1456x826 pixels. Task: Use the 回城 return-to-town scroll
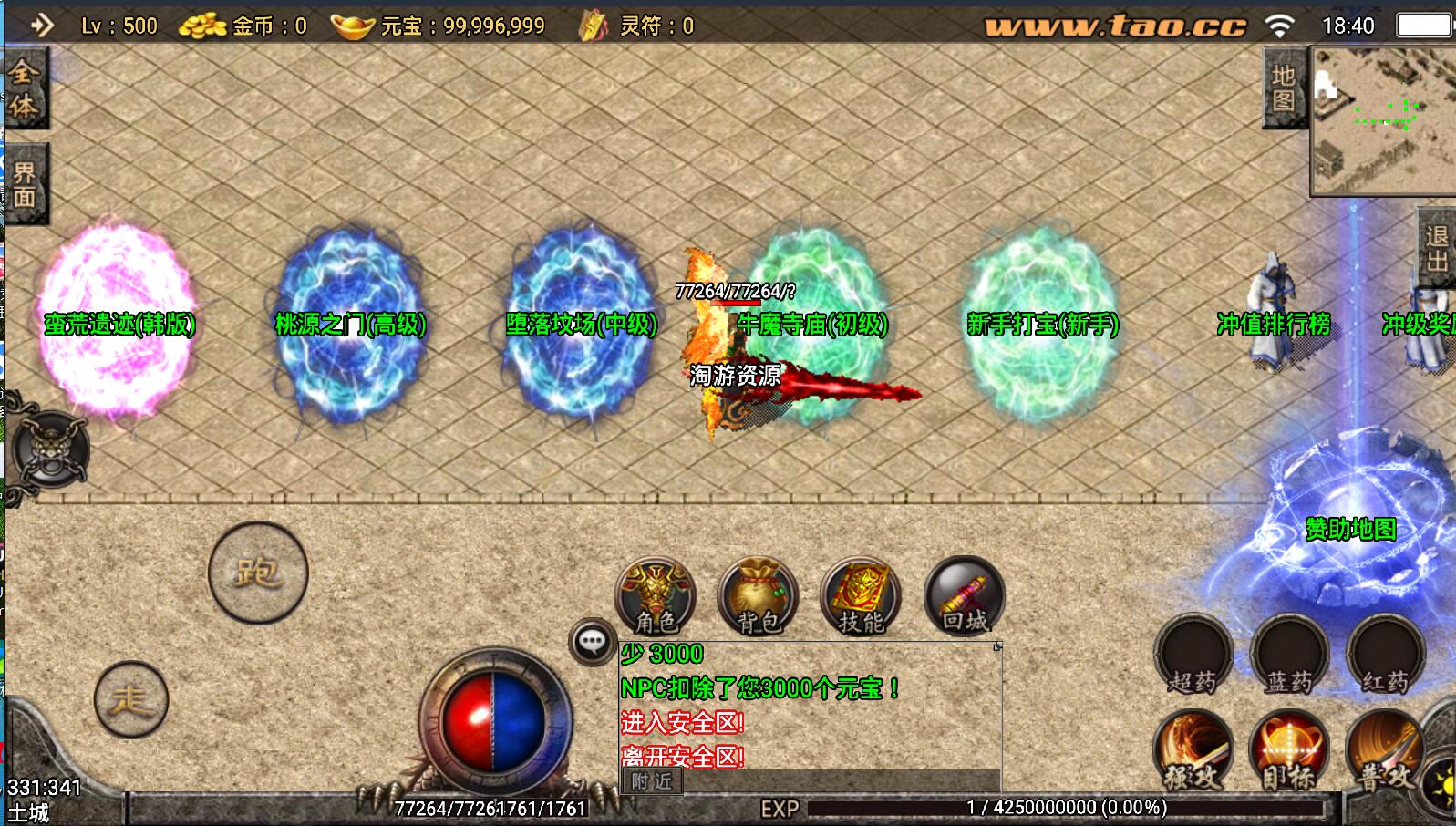[964, 596]
